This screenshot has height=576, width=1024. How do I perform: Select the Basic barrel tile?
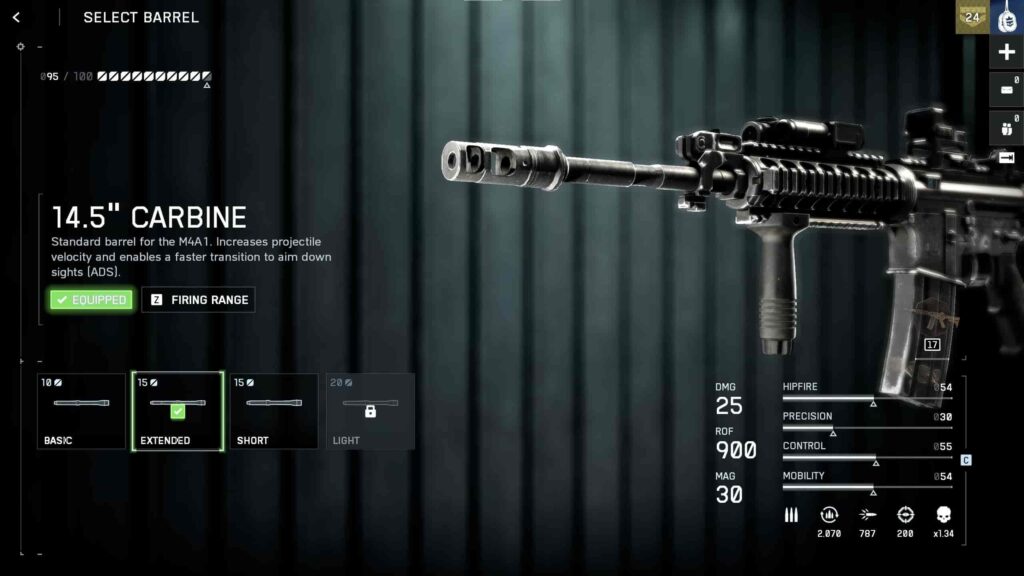(82, 411)
